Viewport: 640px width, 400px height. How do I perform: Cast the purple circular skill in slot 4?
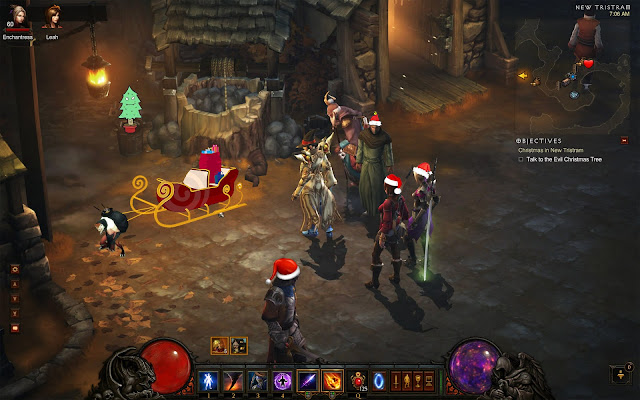tap(281, 380)
